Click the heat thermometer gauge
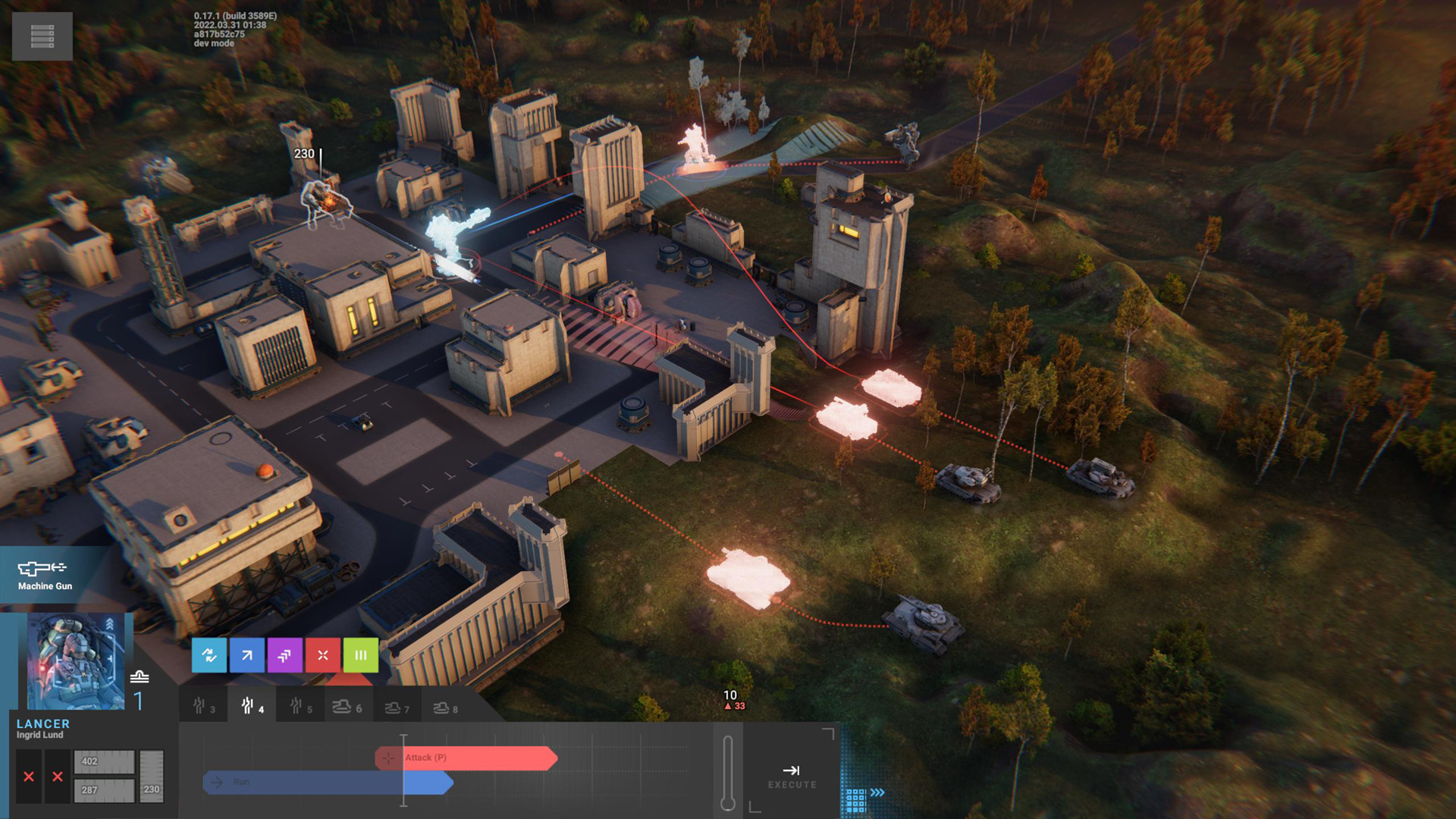 coord(728,772)
